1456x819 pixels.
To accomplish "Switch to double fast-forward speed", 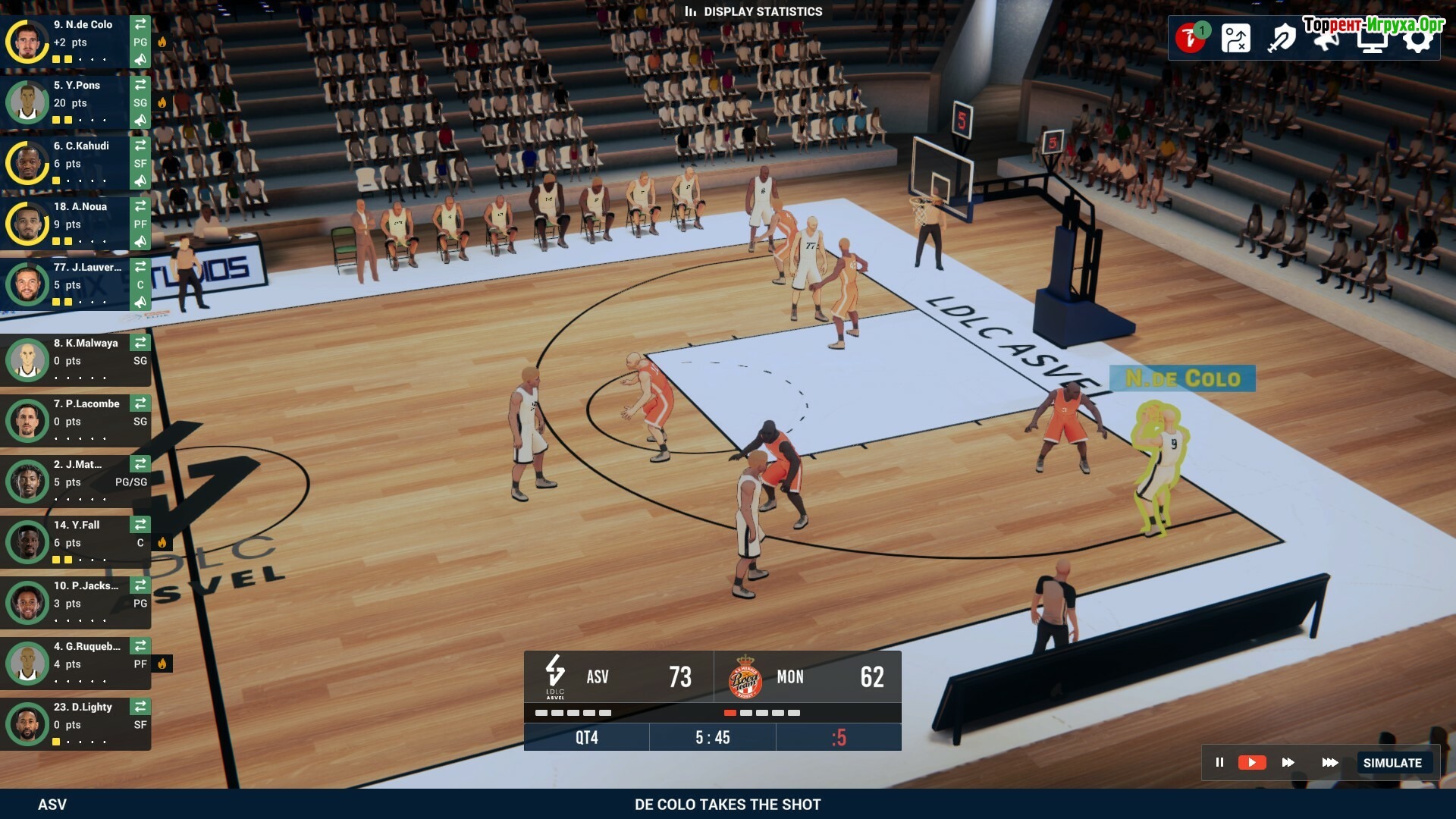I will (x=1288, y=762).
